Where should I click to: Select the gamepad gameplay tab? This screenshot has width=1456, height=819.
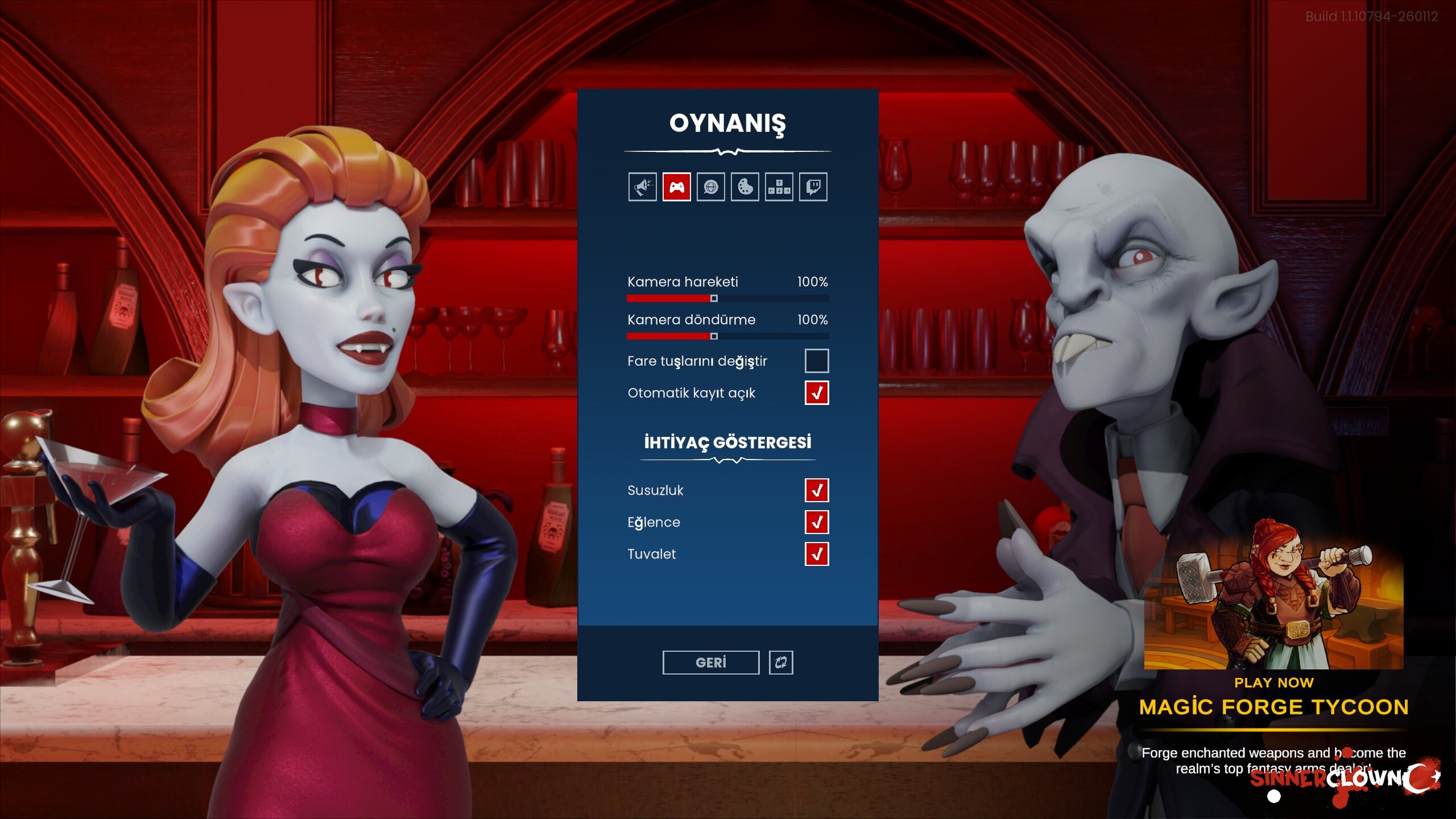coord(677,187)
